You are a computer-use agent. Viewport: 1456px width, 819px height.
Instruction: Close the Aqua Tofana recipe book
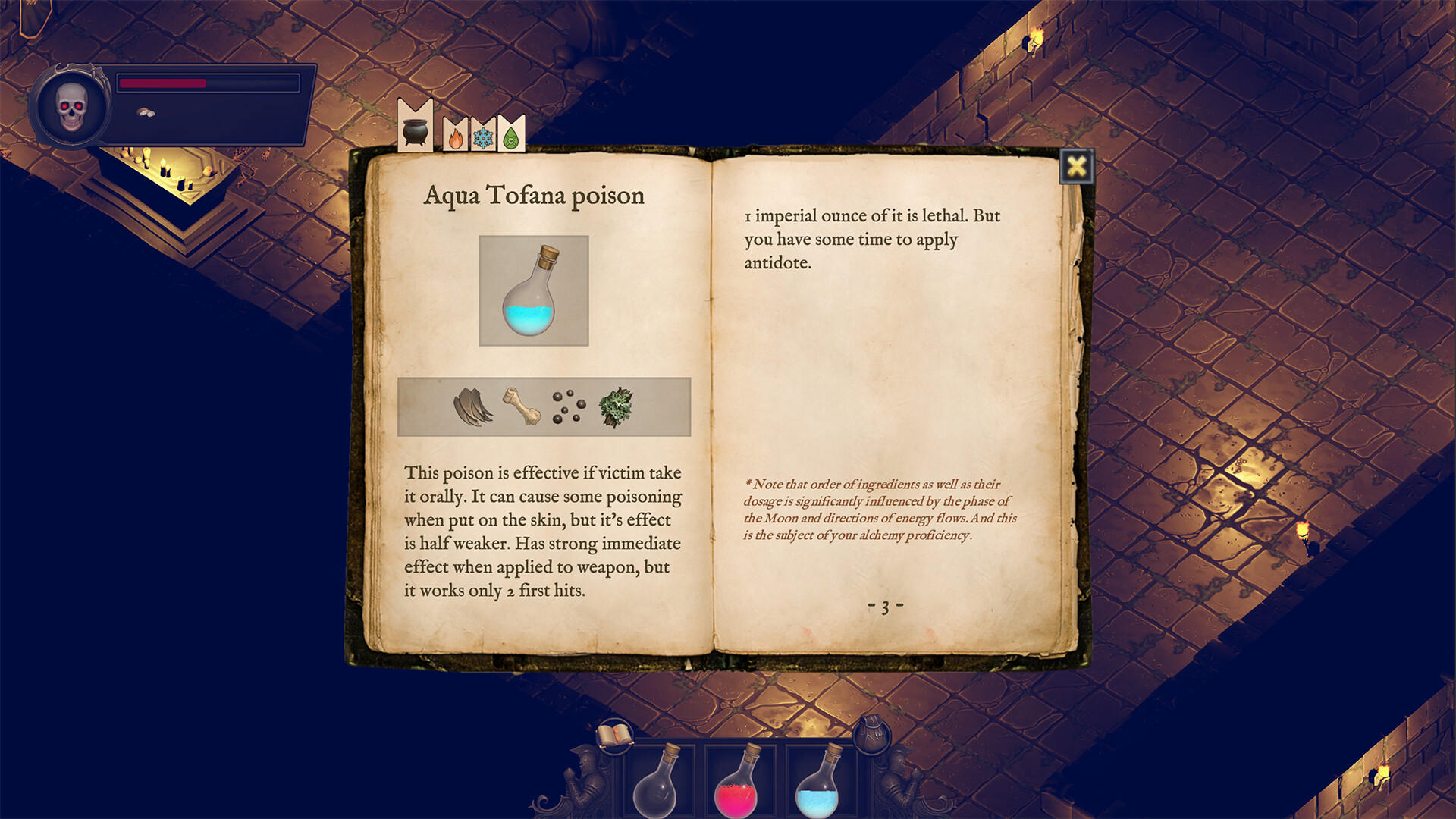1076,167
